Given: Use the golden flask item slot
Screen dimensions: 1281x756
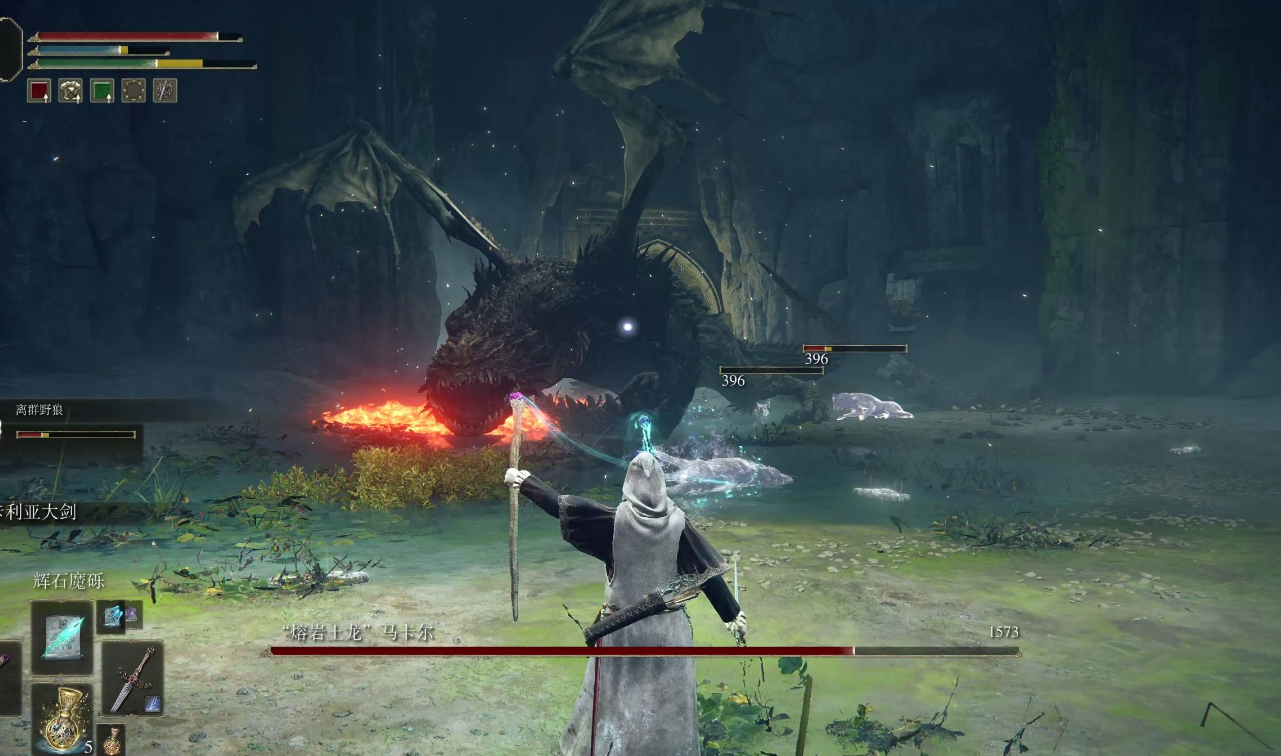Looking at the screenshot, I should pyautogui.click(x=61, y=719).
